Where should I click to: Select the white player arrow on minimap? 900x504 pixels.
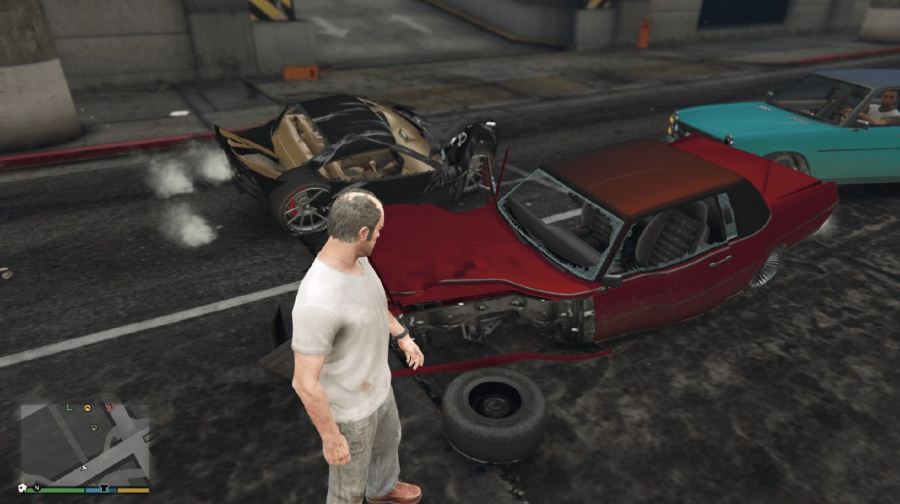[x=84, y=468]
